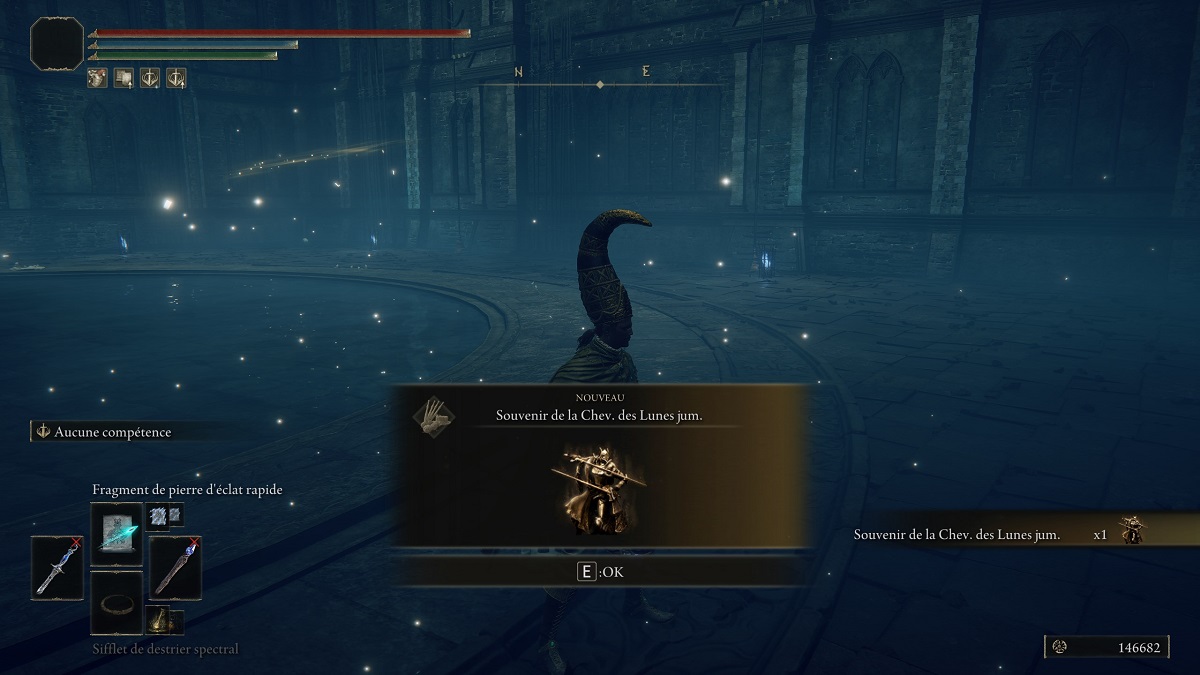The width and height of the screenshot is (1200, 675).
Task: Click the hand icon in the item popup
Action: coord(432,417)
